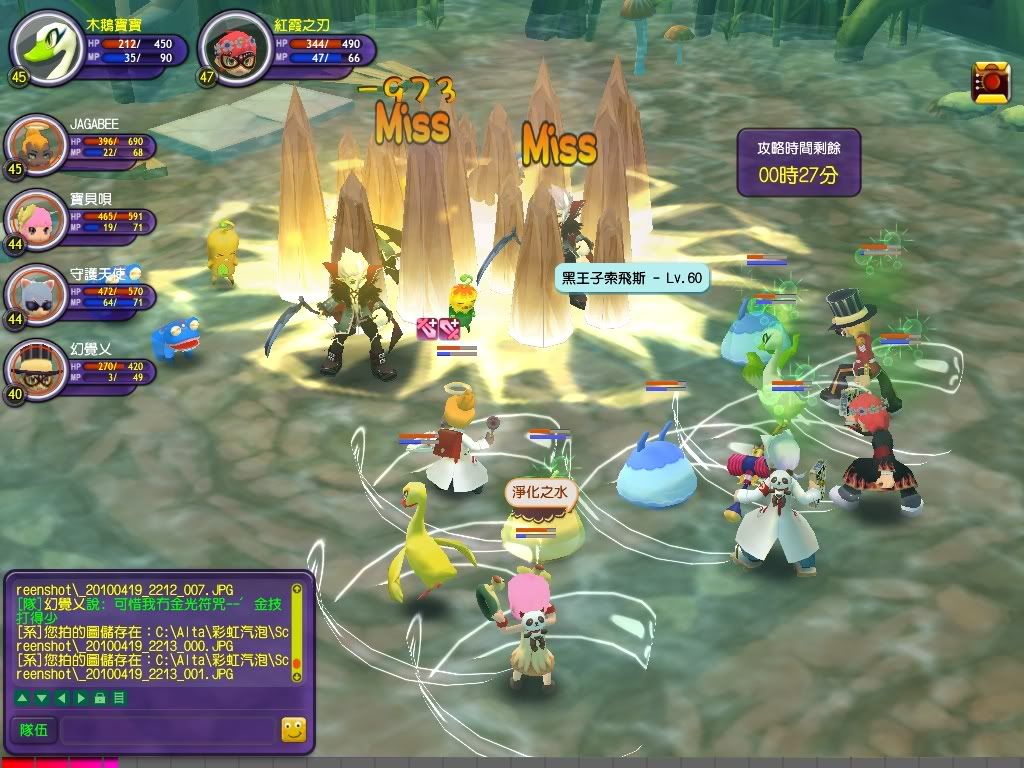Open the red camera icon button
The width and height of the screenshot is (1024, 768).
(990, 81)
